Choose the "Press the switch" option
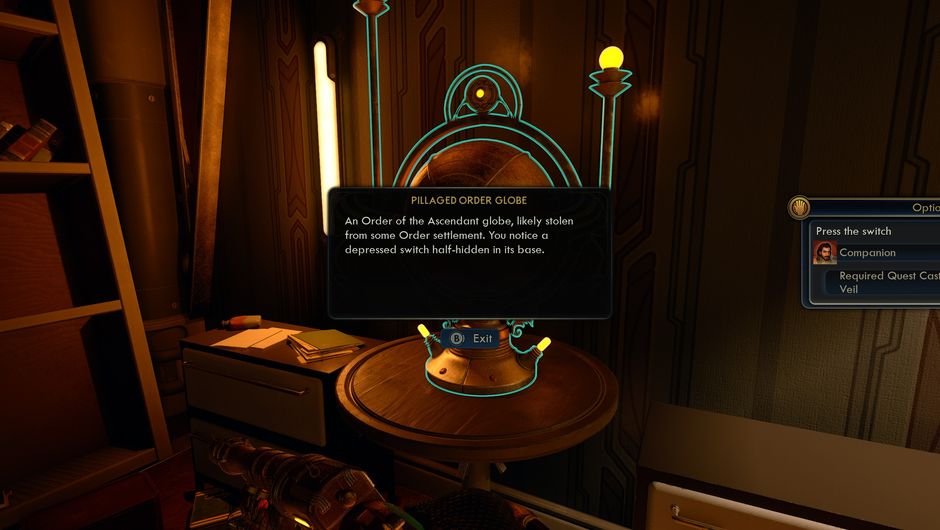940x530 pixels. [x=854, y=231]
